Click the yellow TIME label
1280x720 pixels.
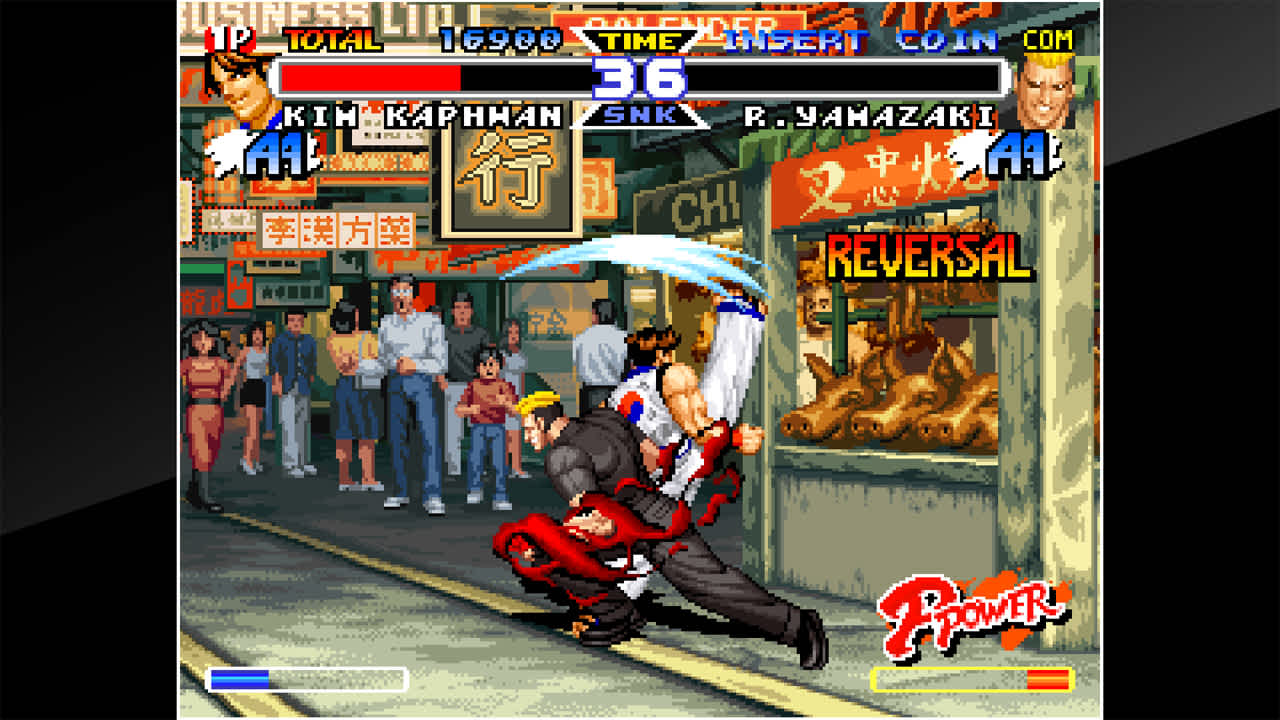pyautogui.click(x=640, y=41)
